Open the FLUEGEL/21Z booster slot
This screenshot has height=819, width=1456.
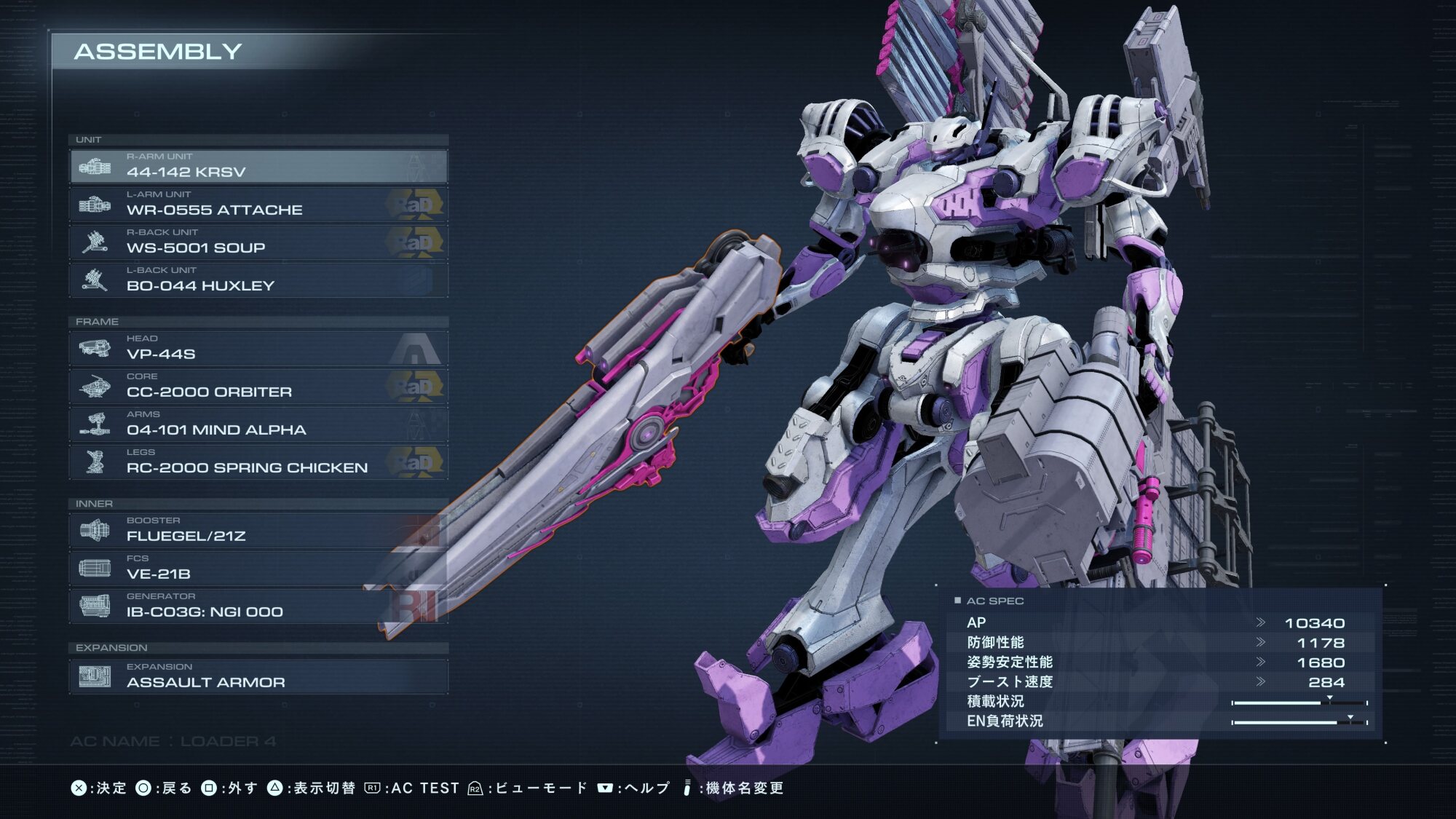pos(258,531)
